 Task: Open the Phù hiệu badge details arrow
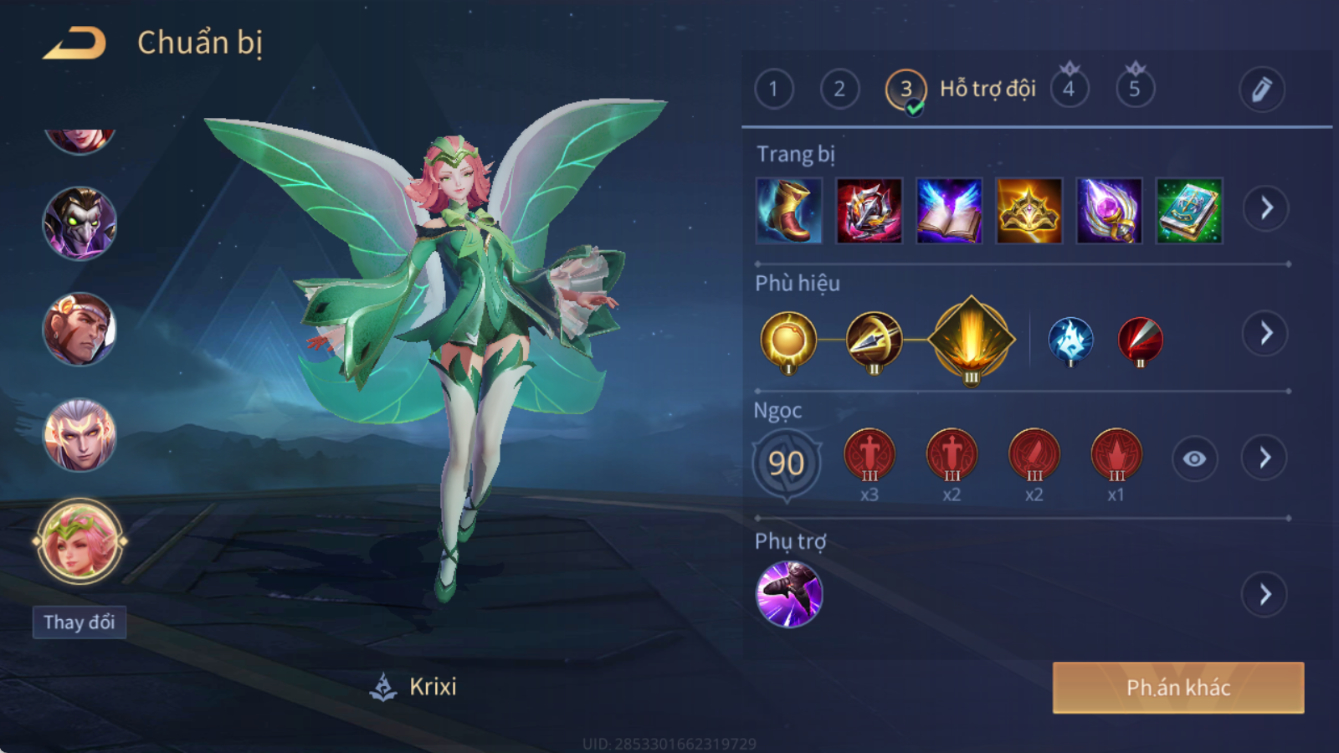[x=1265, y=333]
